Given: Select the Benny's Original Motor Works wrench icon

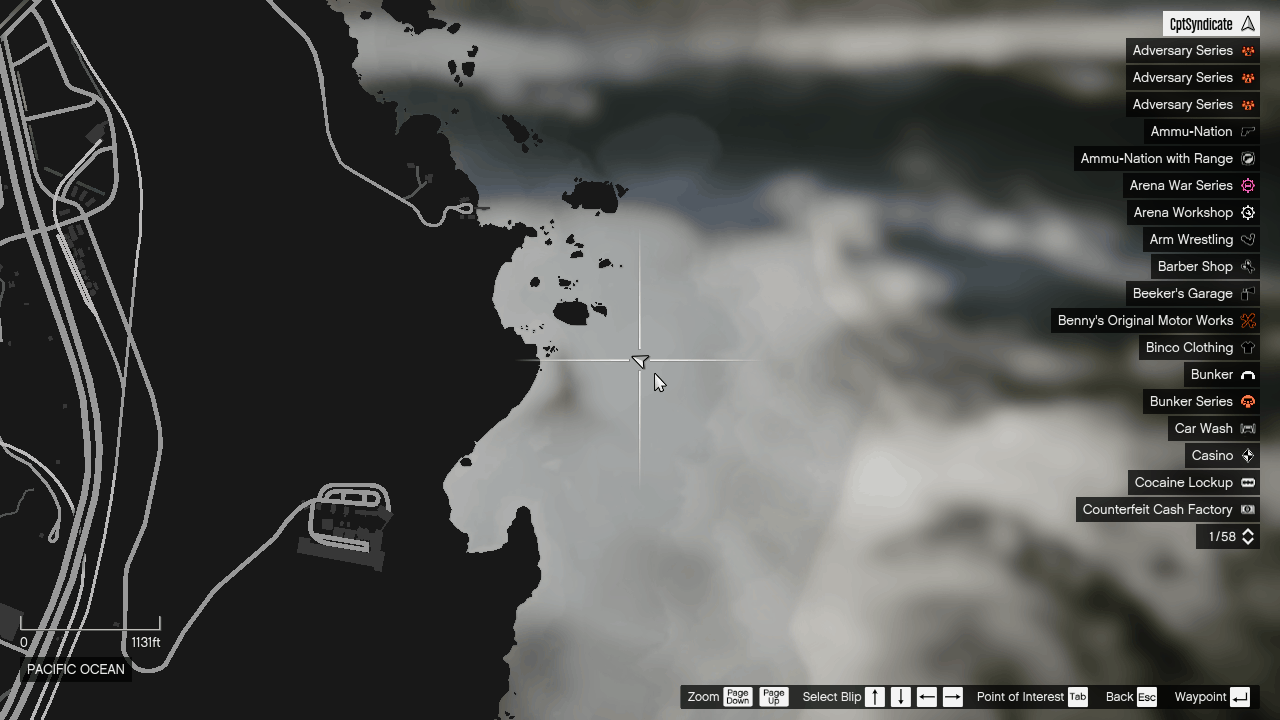Looking at the screenshot, I should pyautogui.click(x=1248, y=320).
